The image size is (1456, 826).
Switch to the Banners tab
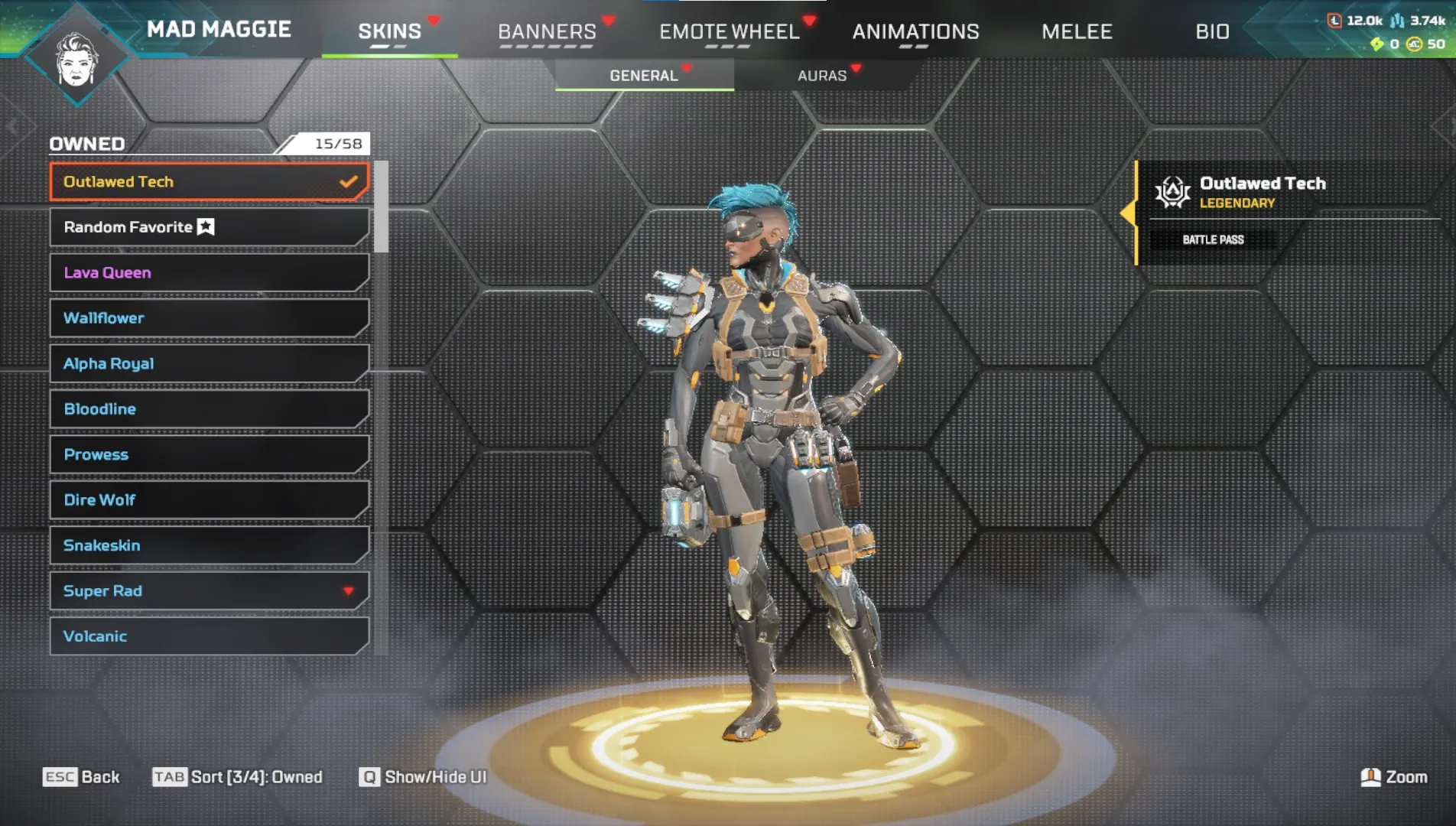pos(546,31)
